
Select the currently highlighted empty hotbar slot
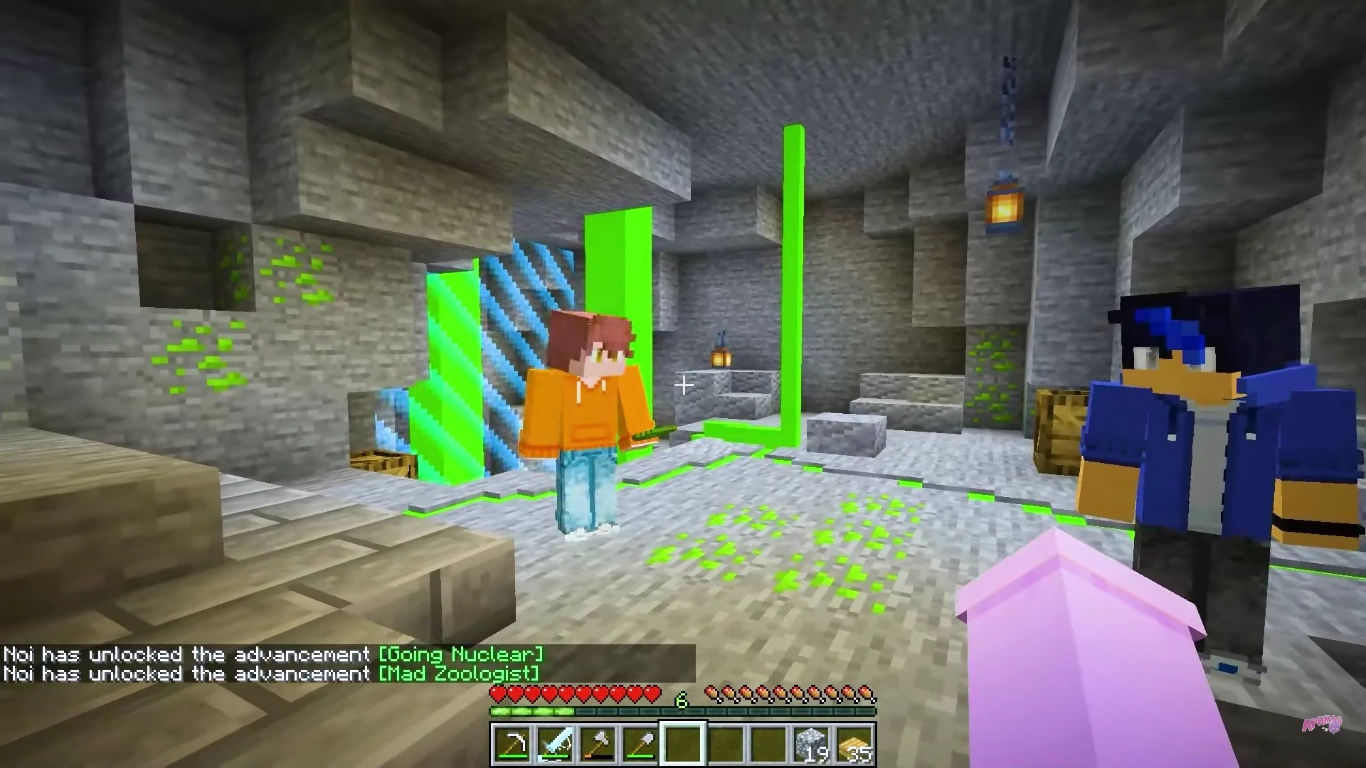[684, 744]
